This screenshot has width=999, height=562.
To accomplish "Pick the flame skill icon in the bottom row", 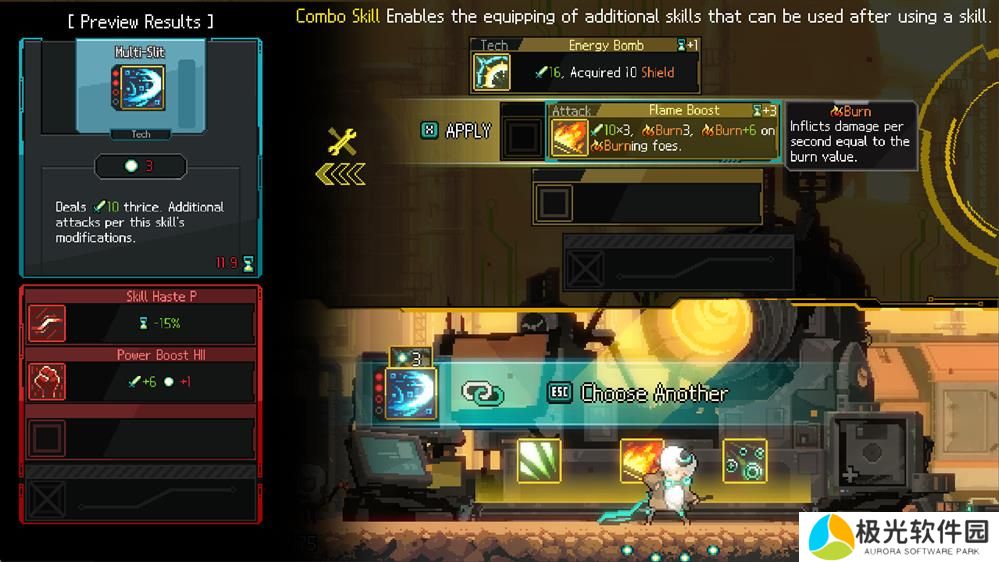I will click(642, 461).
